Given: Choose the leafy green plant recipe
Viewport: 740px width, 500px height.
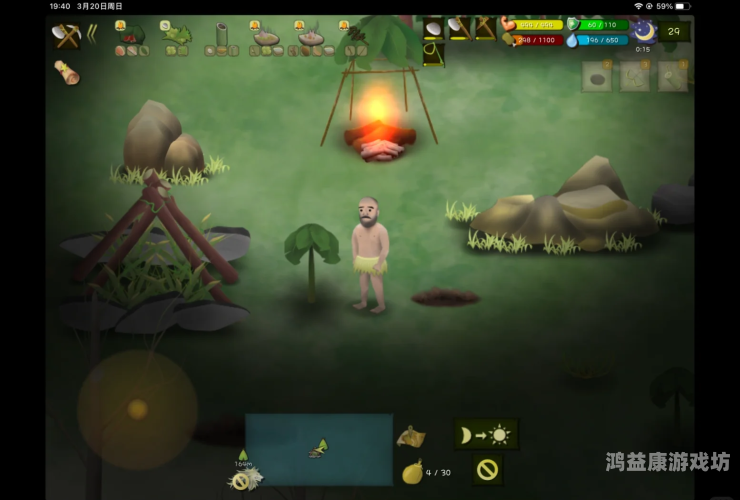Looking at the screenshot, I should click(x=178, y=35).
